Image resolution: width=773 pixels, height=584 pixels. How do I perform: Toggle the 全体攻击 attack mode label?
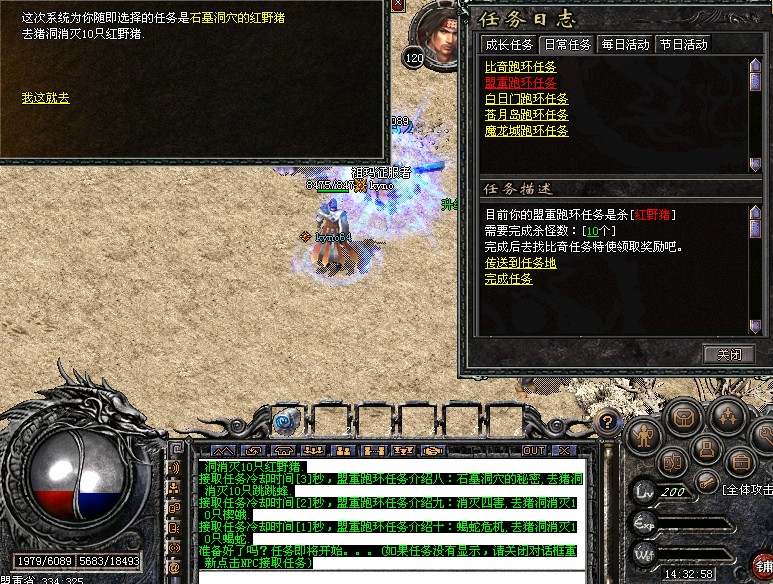pyautogui.click(x=747, y=489)
